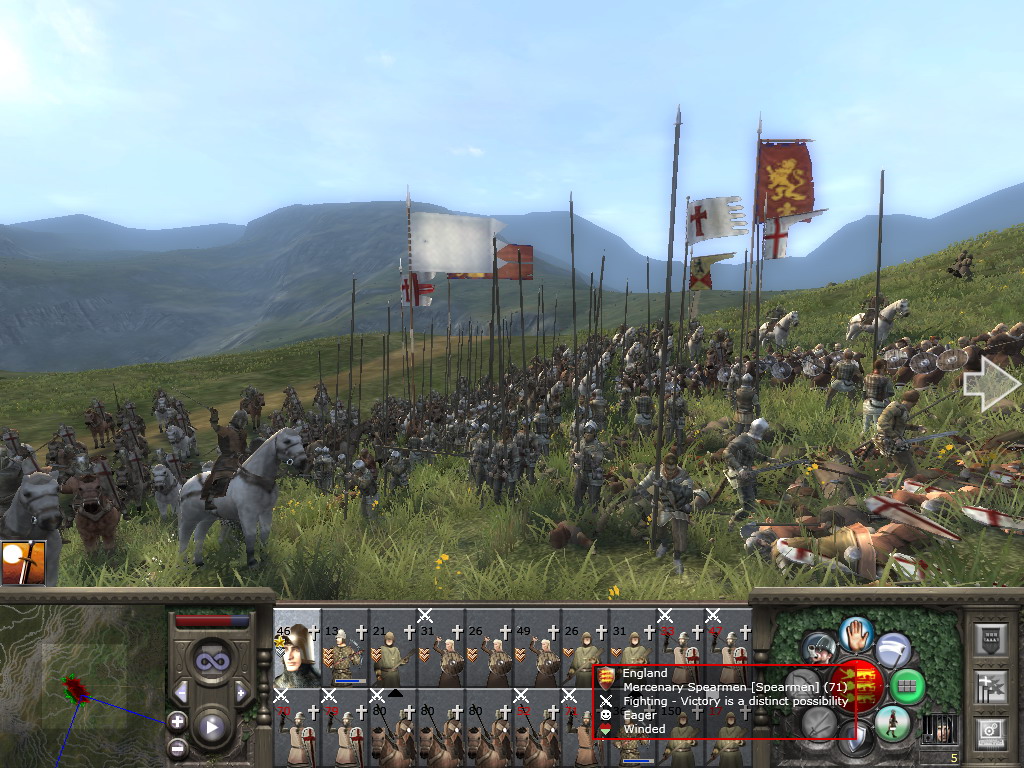Click the red England faction crest
Screen dimensions: 1024x768
point(859,686)
